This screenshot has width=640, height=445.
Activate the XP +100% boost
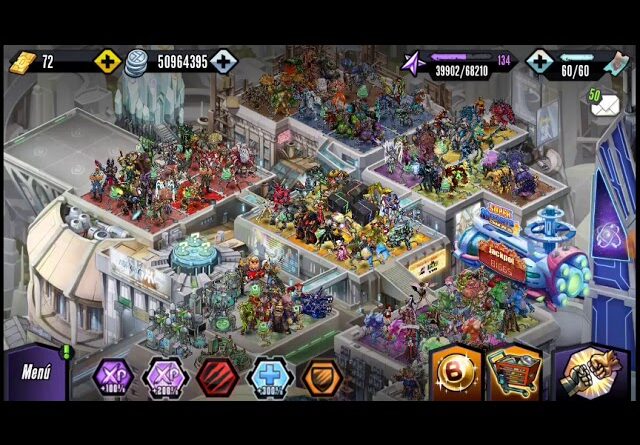click(x=113, y=377)
